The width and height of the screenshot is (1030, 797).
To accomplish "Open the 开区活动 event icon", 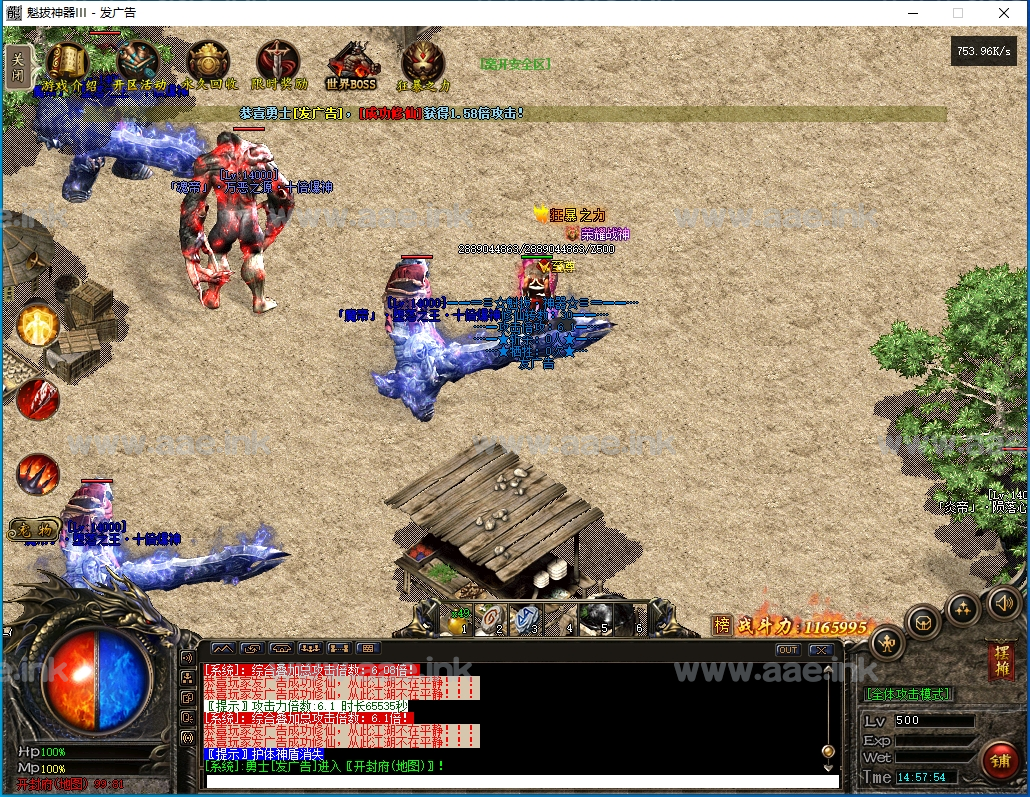I will pos(138,64).
